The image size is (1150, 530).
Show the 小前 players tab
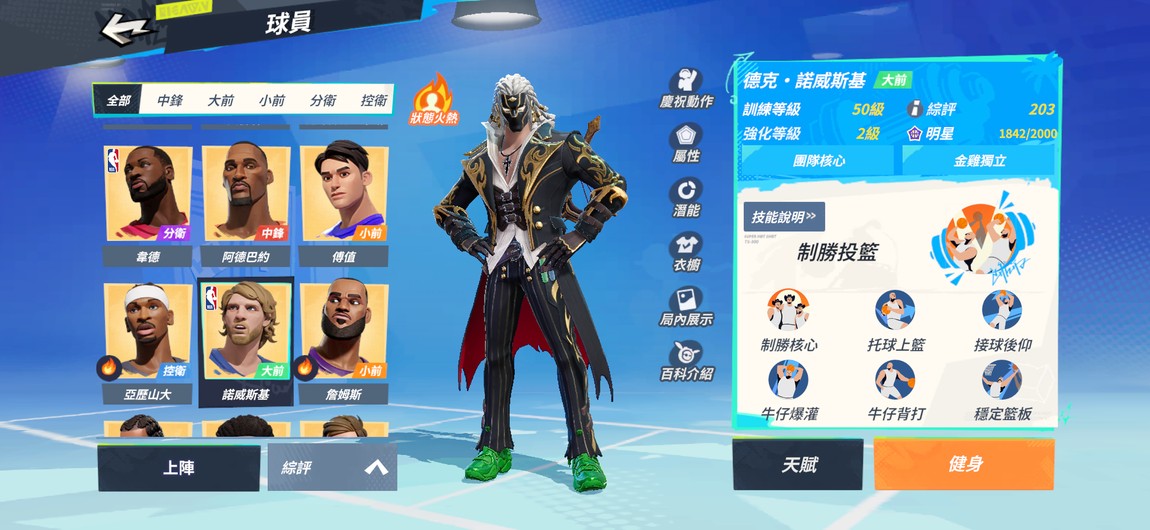pos(272,100)
